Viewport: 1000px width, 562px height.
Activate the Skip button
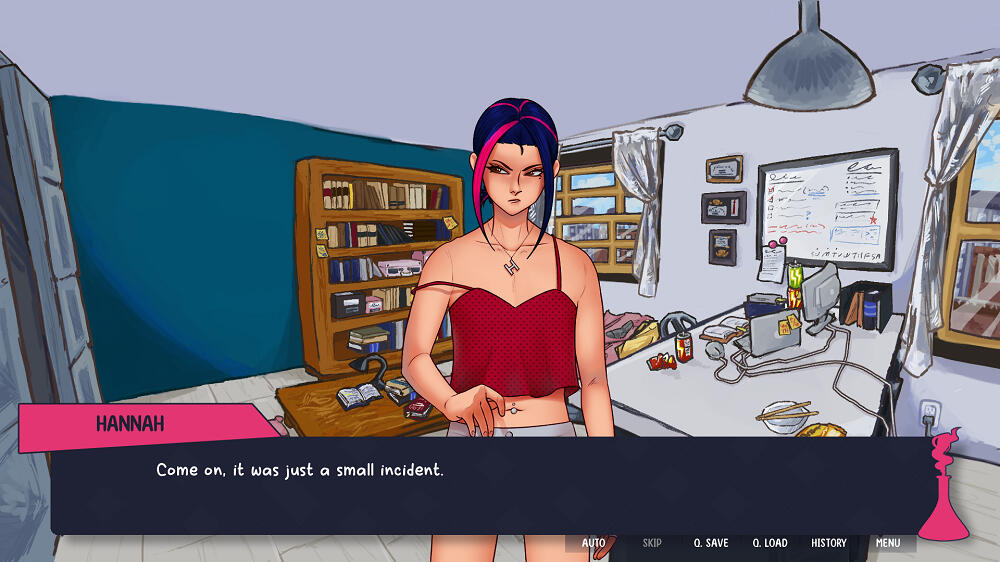point(652,543)
